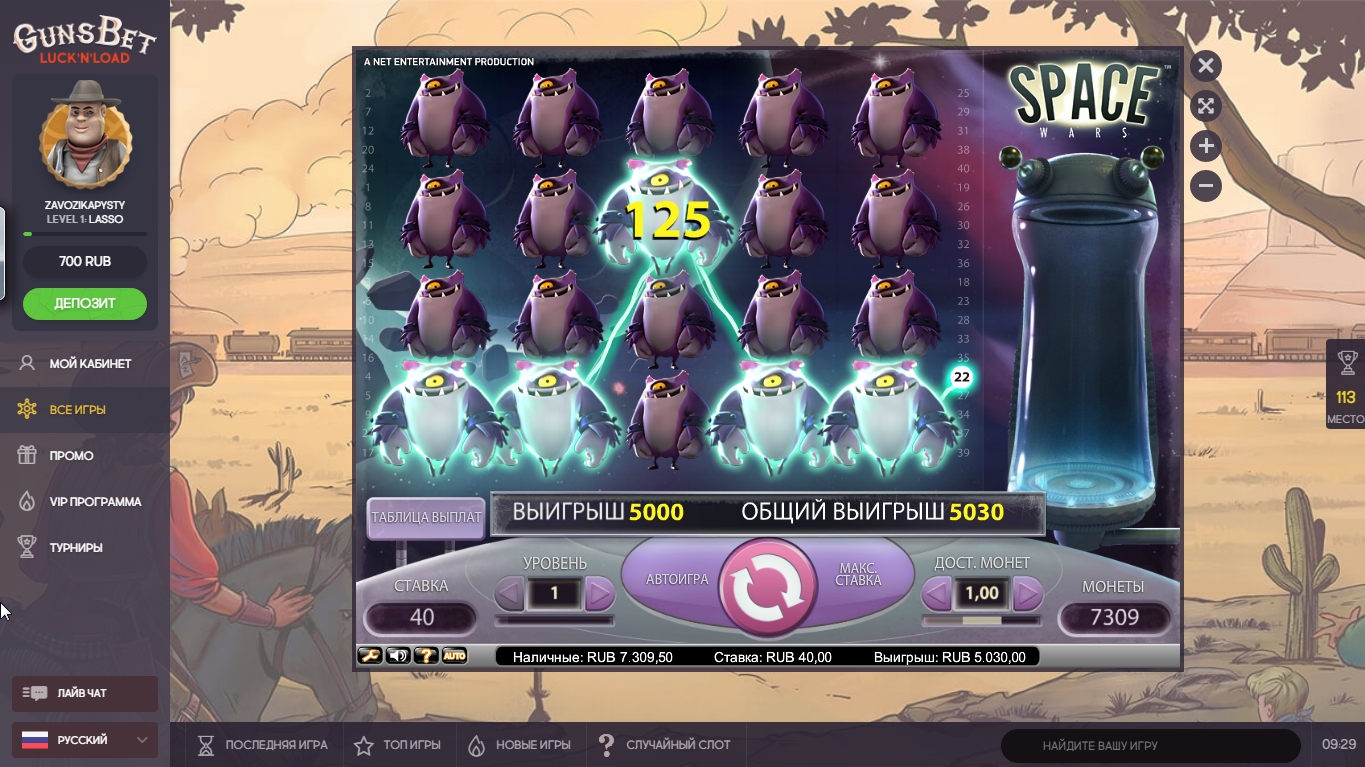Increase the Уровень bet level
Image resolution: width=1365 pixels, height=767 pixels.
pos(599,594)
